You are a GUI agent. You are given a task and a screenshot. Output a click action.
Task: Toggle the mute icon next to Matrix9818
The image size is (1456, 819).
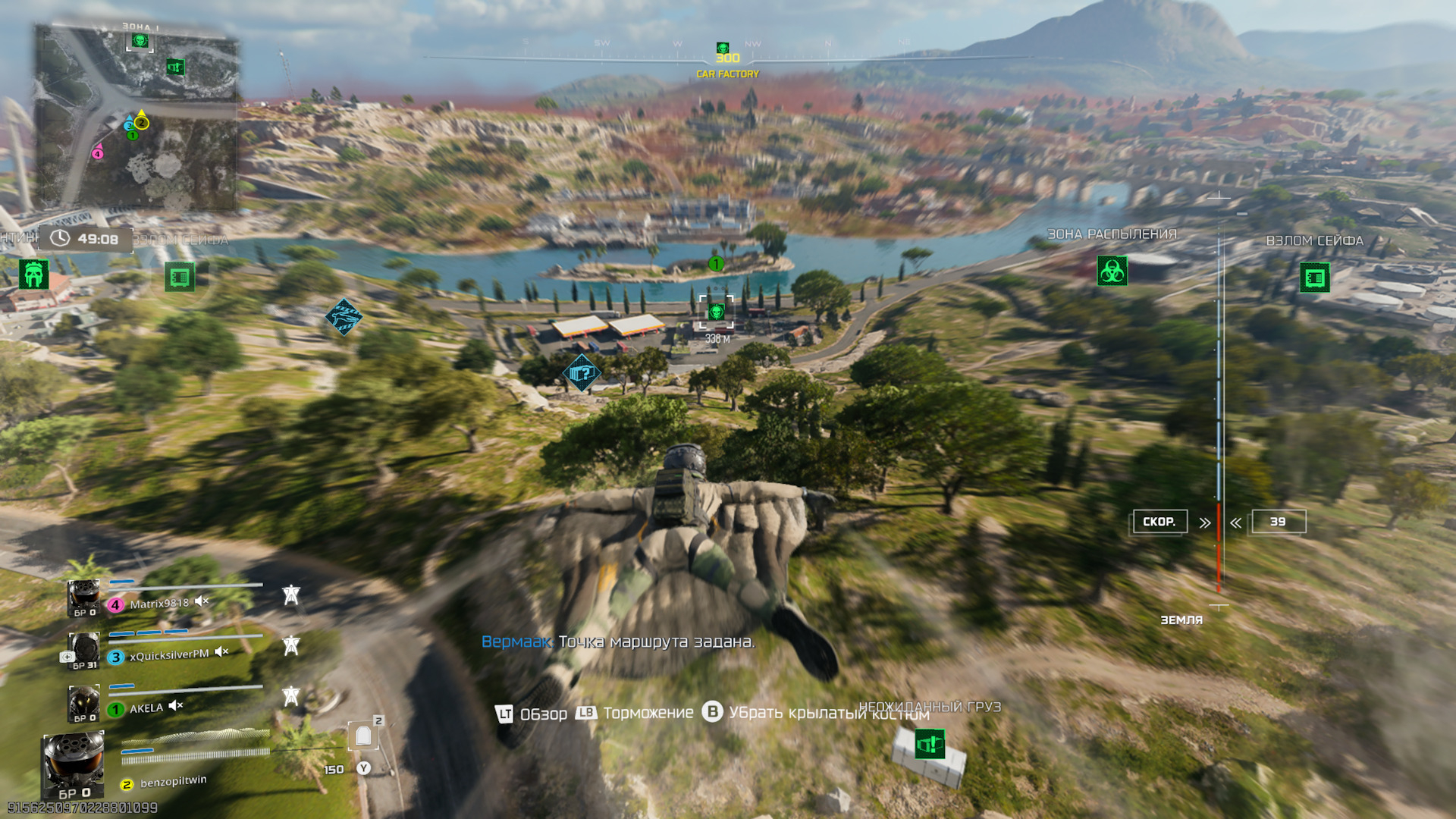(x=202, y=601)
